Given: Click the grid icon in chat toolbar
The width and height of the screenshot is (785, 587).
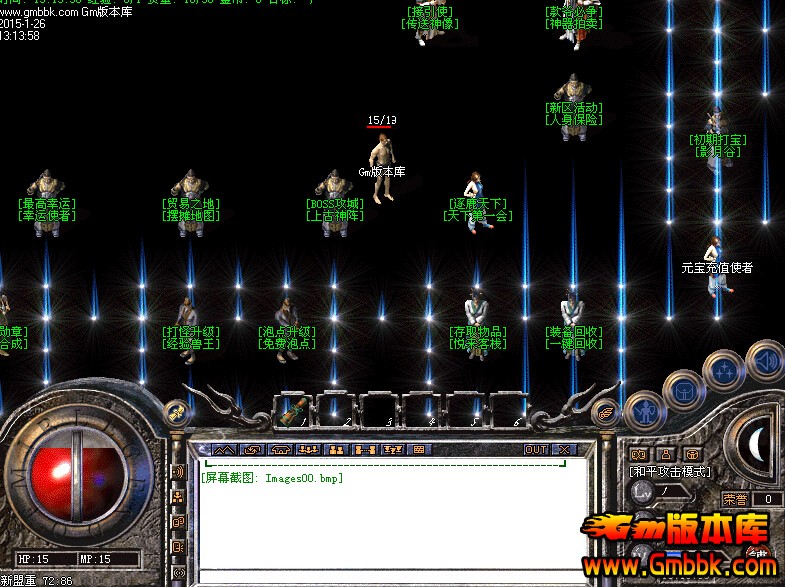Looking at the screenshot, I should [419, 450].
